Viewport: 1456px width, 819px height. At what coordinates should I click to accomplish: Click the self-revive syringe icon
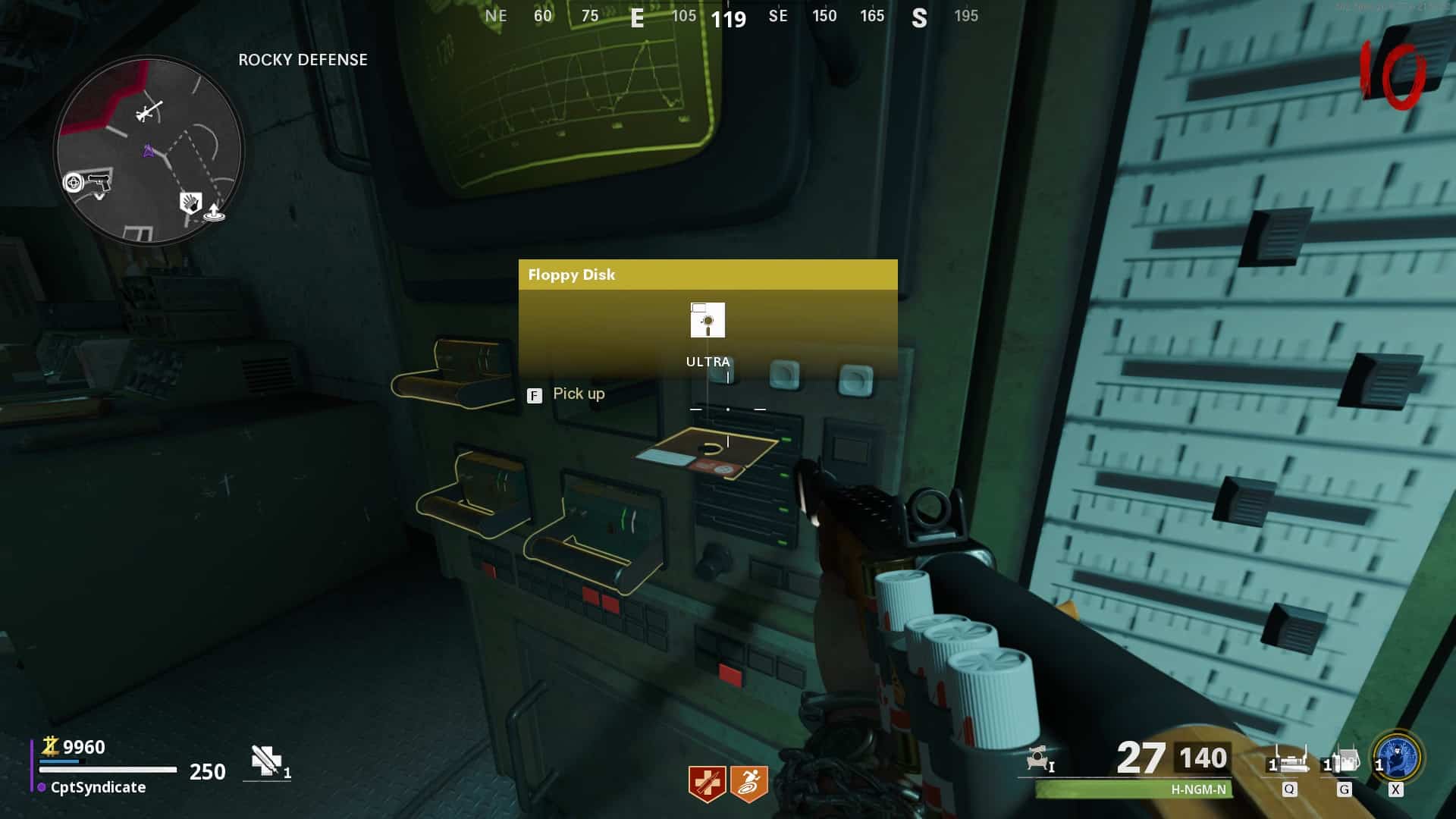coord(267,761)
